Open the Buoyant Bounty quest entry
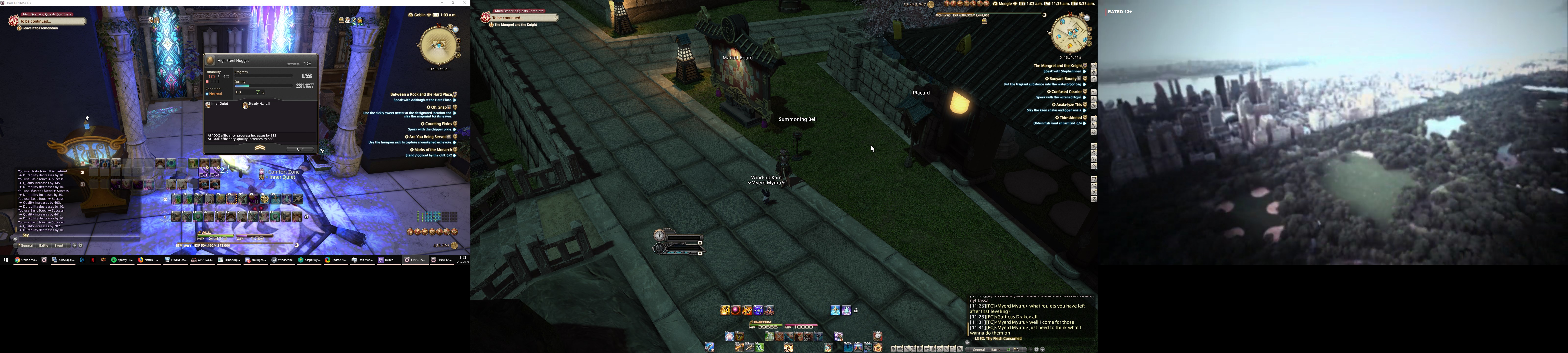The image size is (1568, 353). 1063,78
